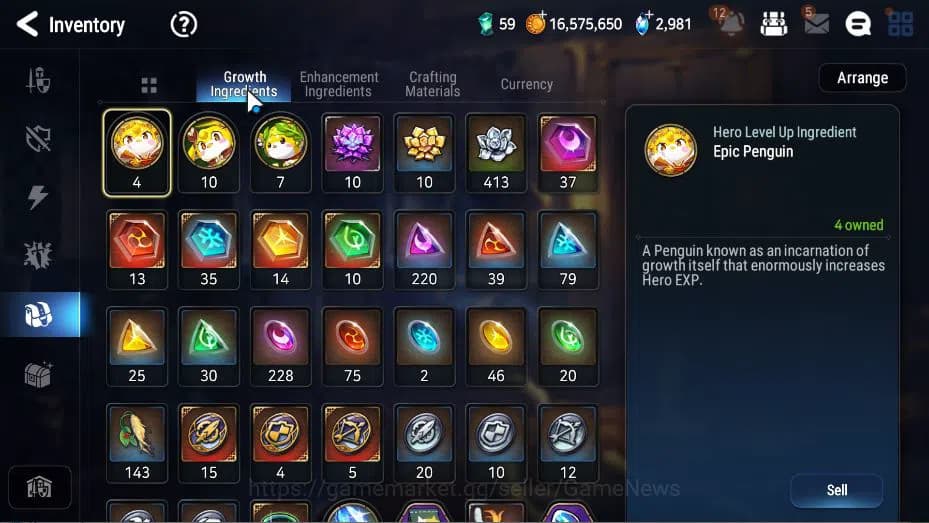Select the Epic Penguin slot with 4

pos(137,152)
